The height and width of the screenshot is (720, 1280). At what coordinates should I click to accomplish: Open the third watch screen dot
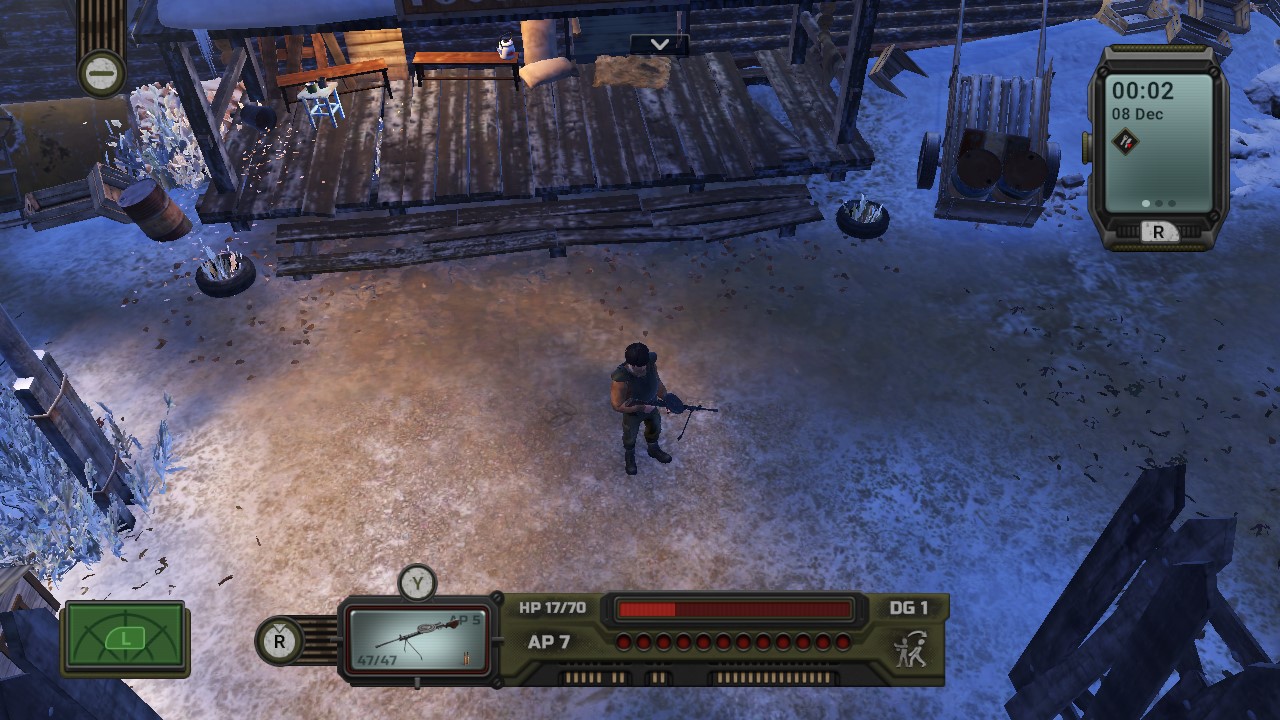1171,203
